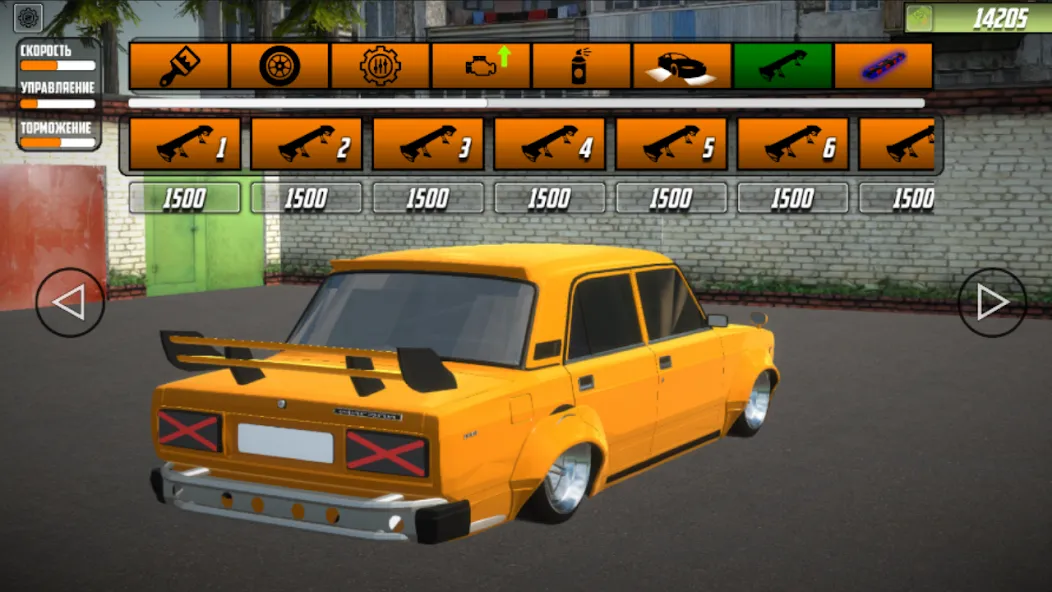1052x592 pixels.
Task: Select the green spoiler category tab
Action: (783, 66)
